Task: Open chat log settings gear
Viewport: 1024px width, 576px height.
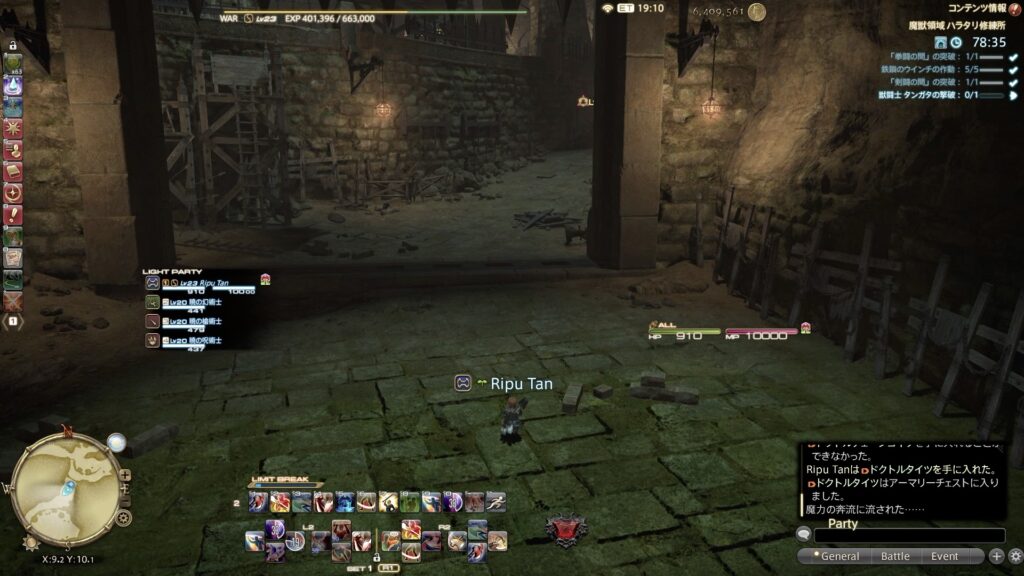Action: pyautogui.click(x=1015, y=556)
